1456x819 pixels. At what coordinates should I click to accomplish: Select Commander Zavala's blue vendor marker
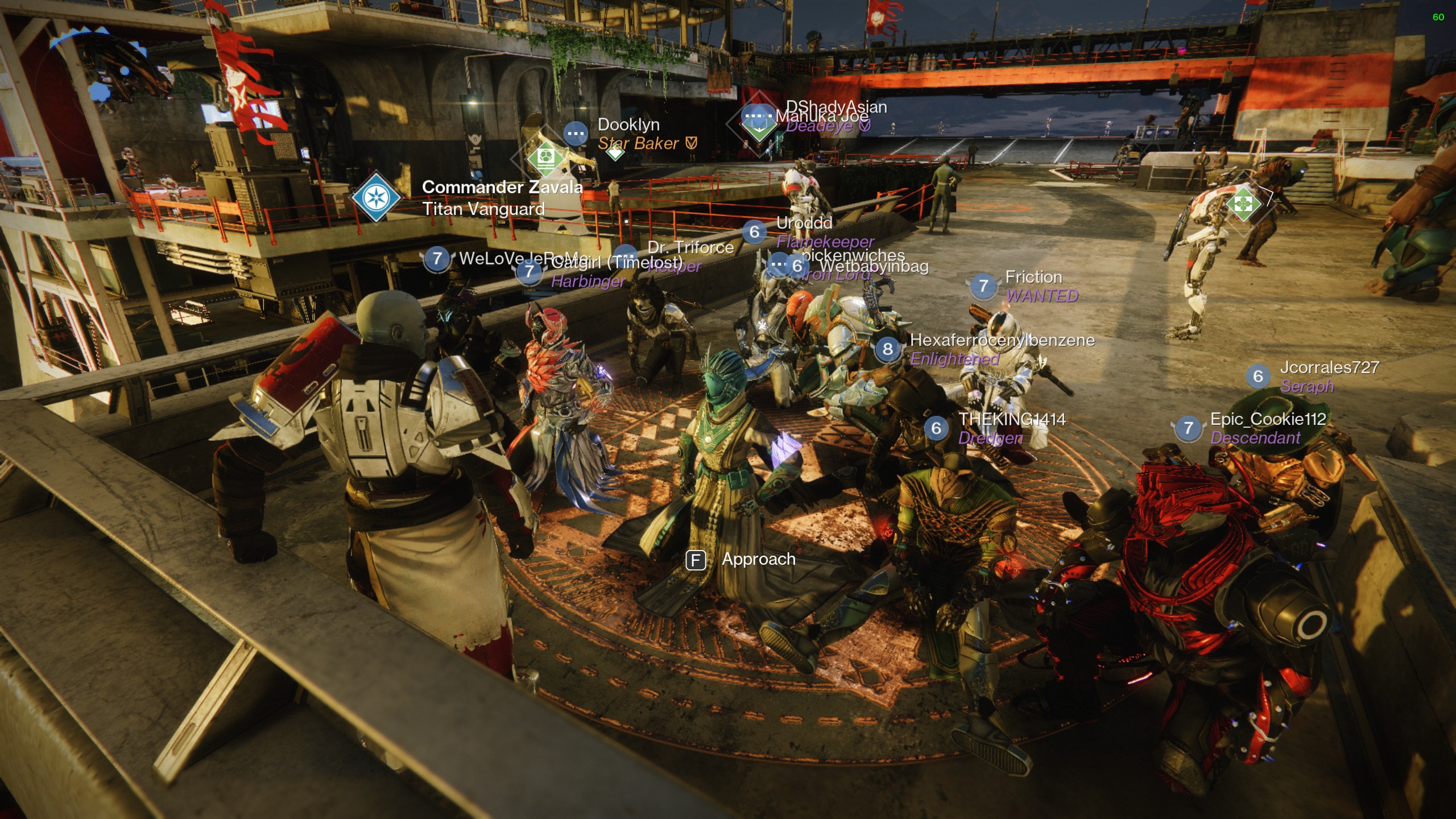(376, 197)
